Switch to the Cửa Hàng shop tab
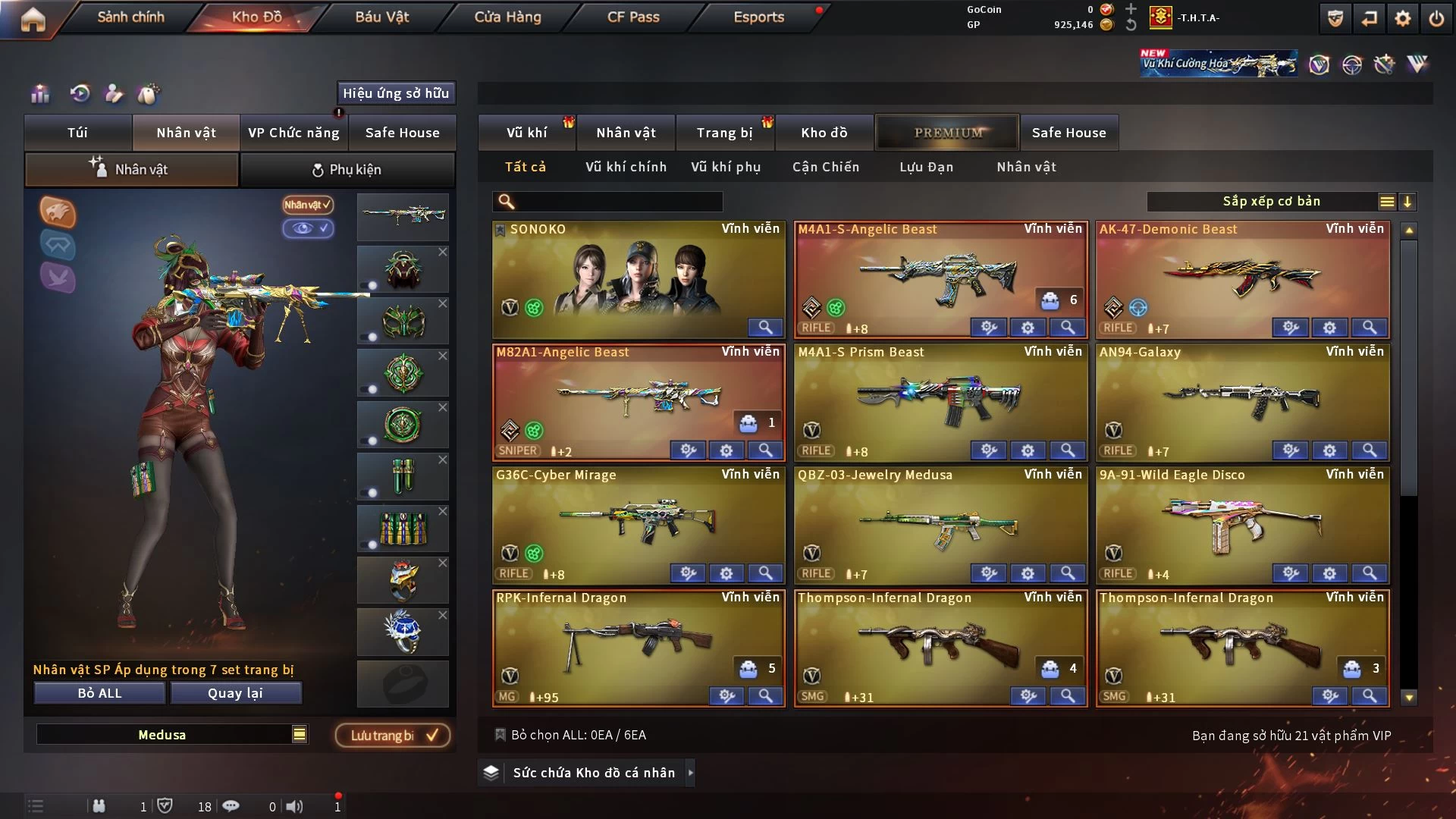This screenshot has height=819, width=1456. (x=507, y=17)
